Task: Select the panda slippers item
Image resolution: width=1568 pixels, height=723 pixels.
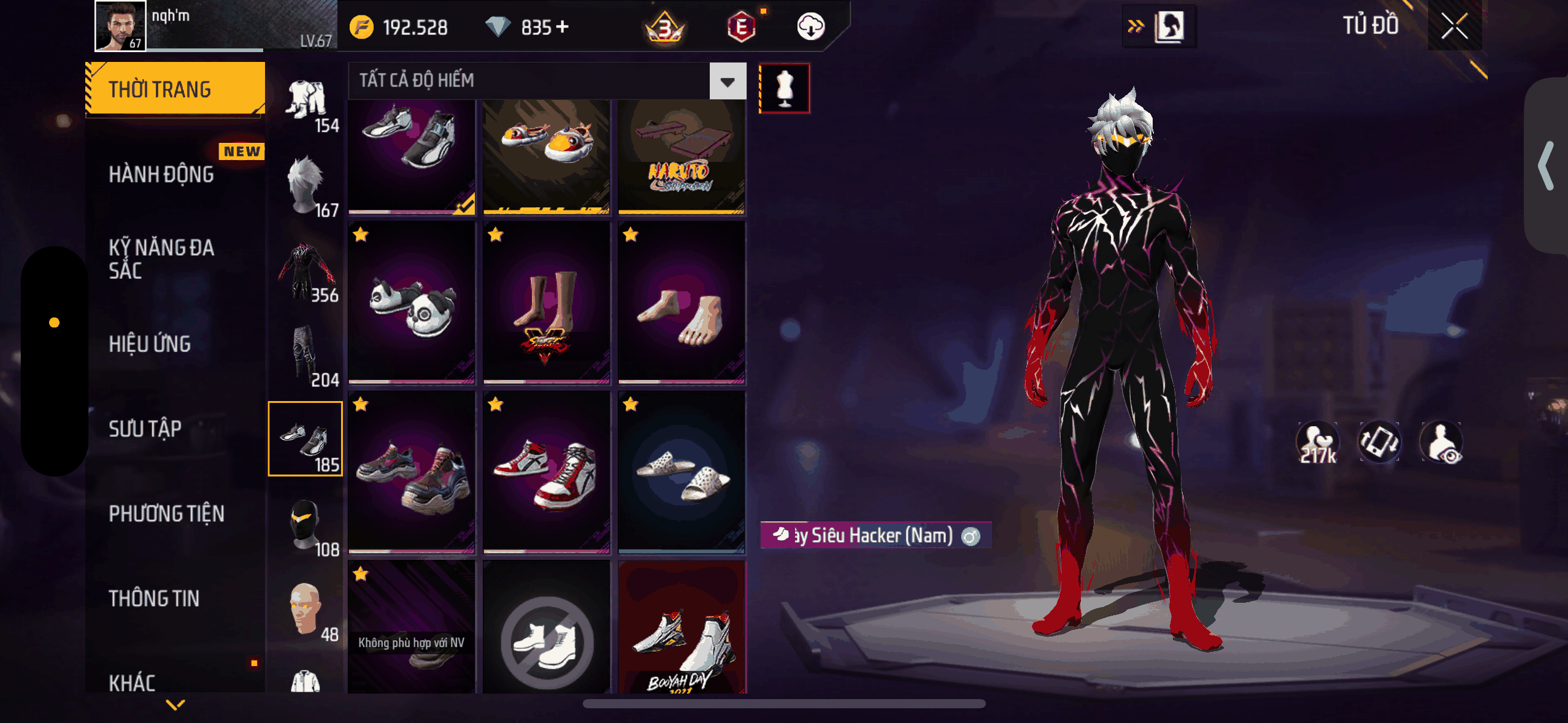Action: point(412,304)
